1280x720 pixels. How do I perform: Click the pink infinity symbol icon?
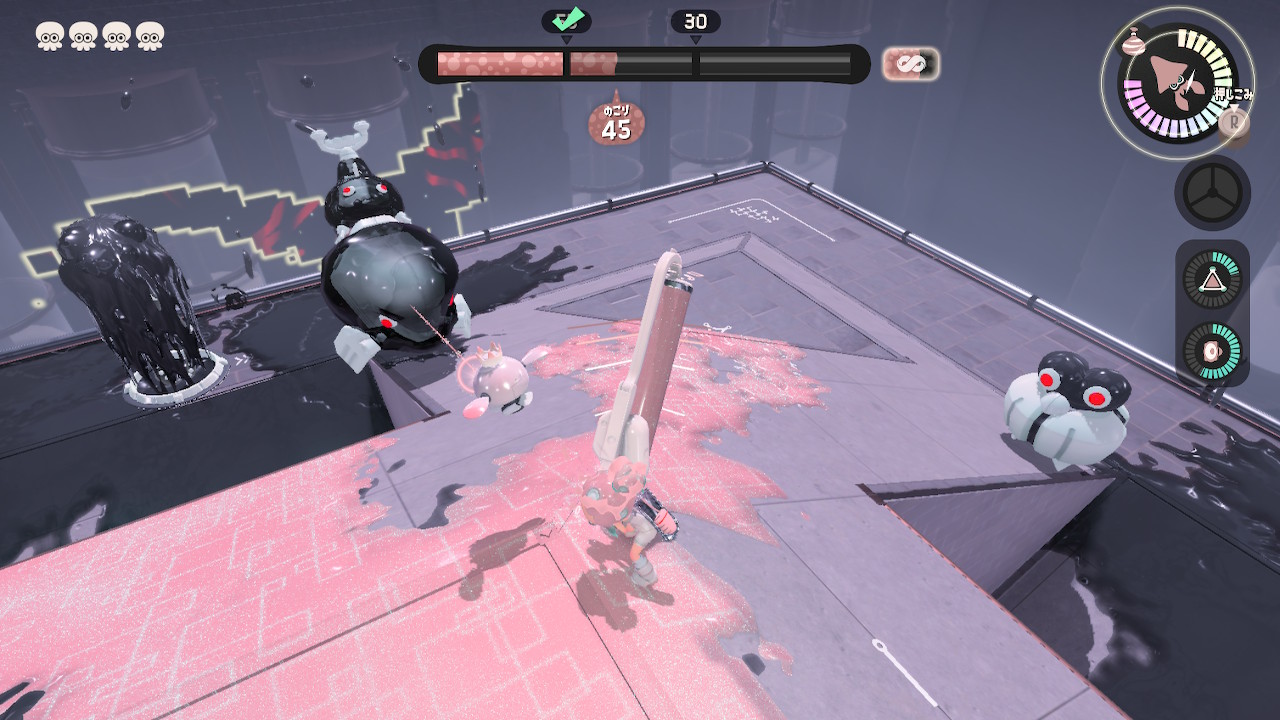point(910,65)
